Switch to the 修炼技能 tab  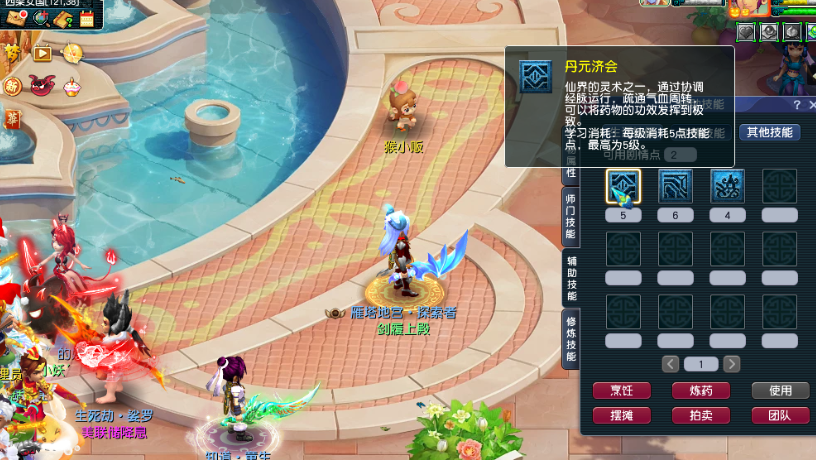pyautogui.click(x=571, y=339)
